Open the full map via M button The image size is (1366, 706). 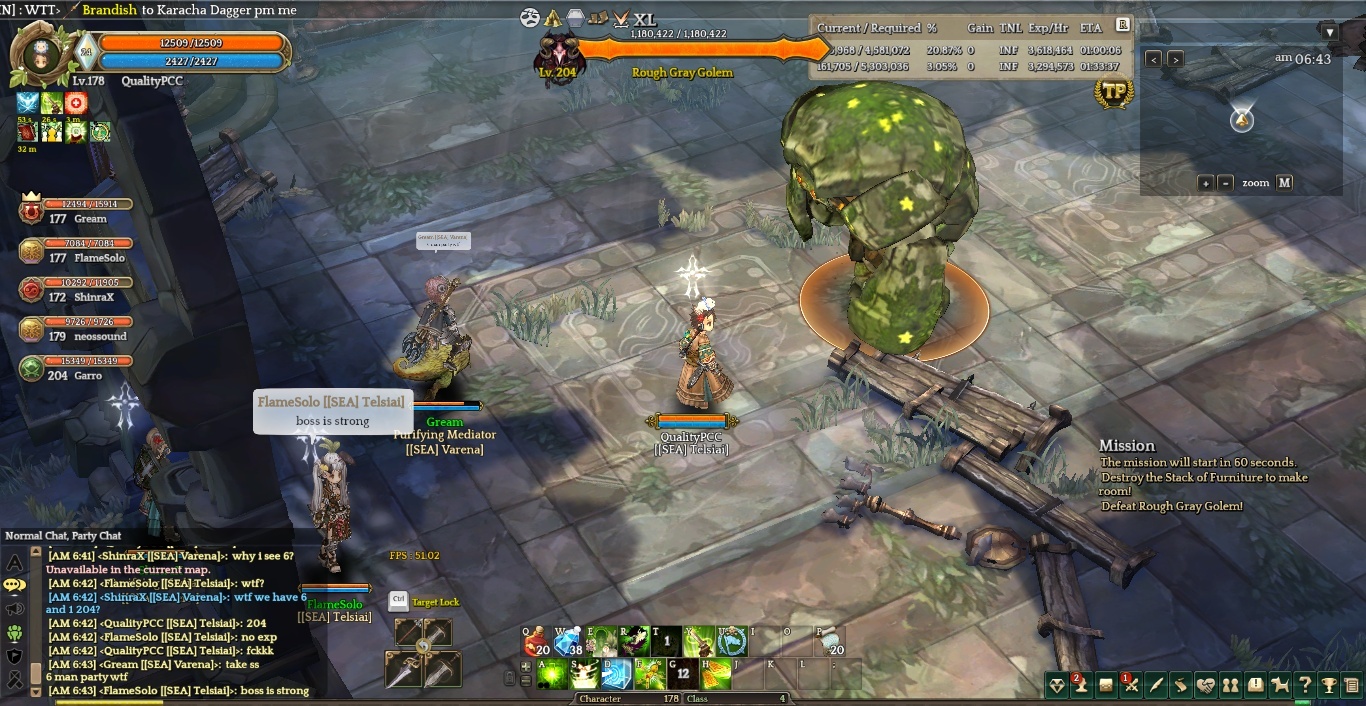1285,183
